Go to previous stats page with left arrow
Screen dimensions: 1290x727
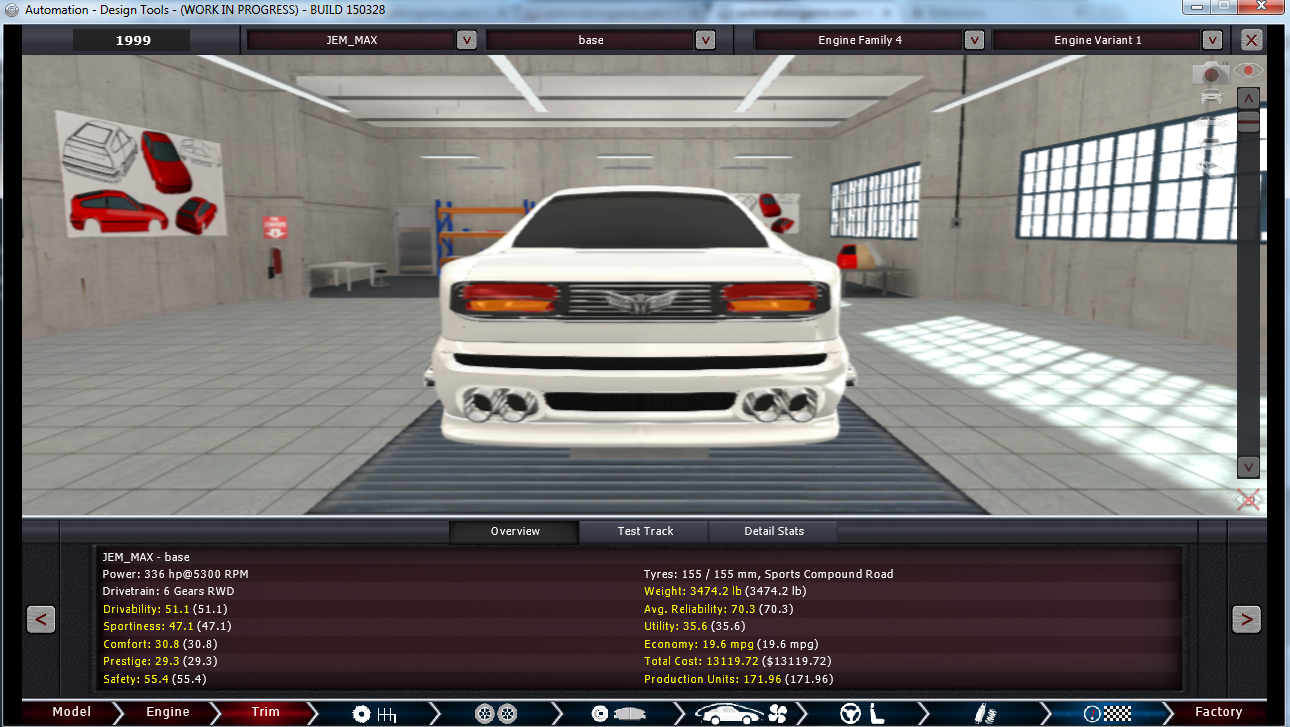(40, 619)
